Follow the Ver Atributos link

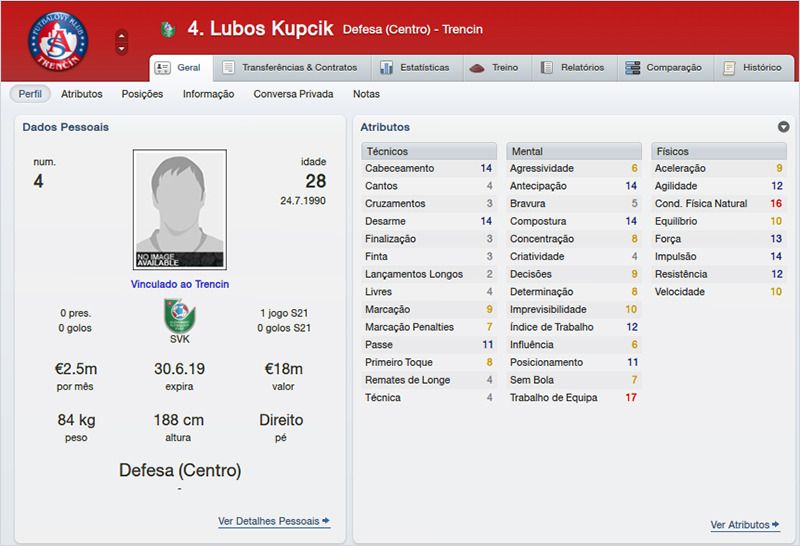[744, 525]
